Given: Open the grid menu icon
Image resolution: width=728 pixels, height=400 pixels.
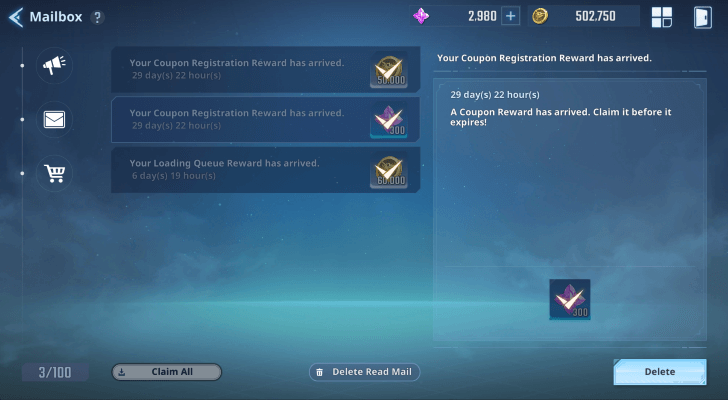Looking at the screenshot, I should [x=662, y=16].
